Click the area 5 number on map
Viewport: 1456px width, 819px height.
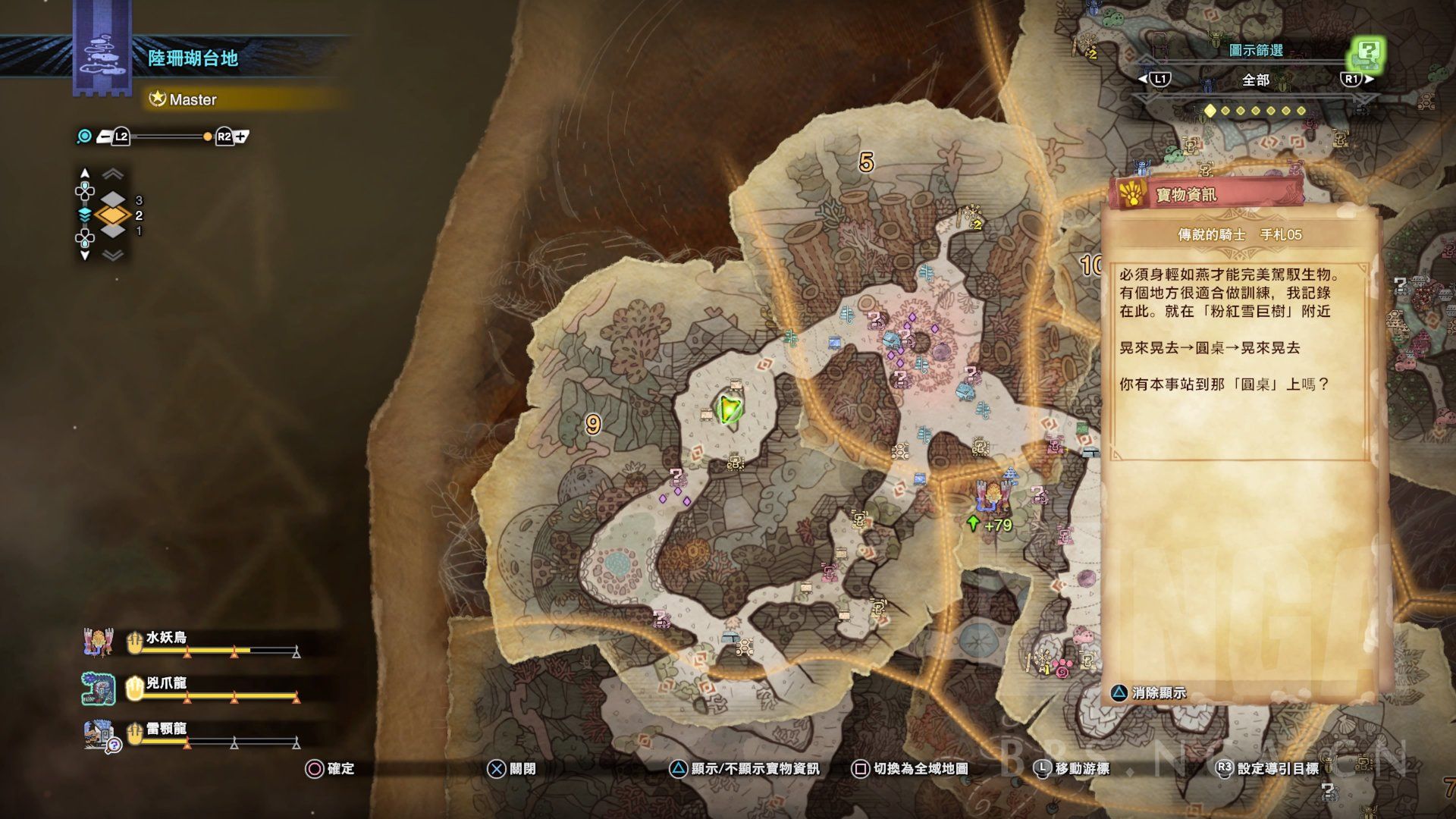[x=866, y=162]
